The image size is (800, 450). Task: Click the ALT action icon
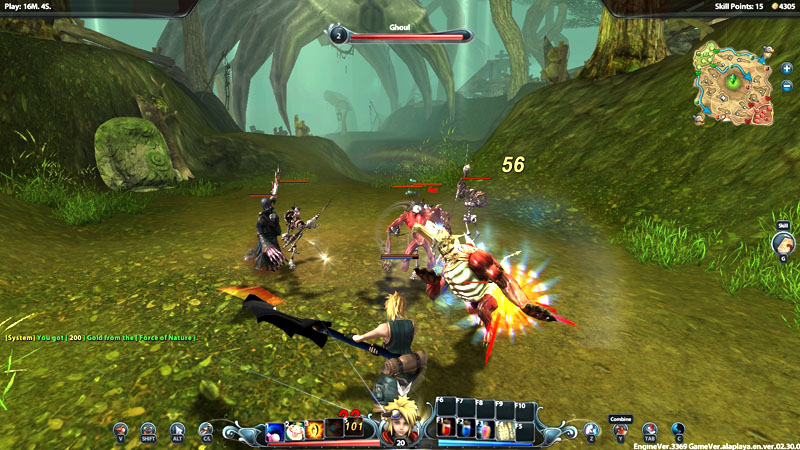coord(178,431)
